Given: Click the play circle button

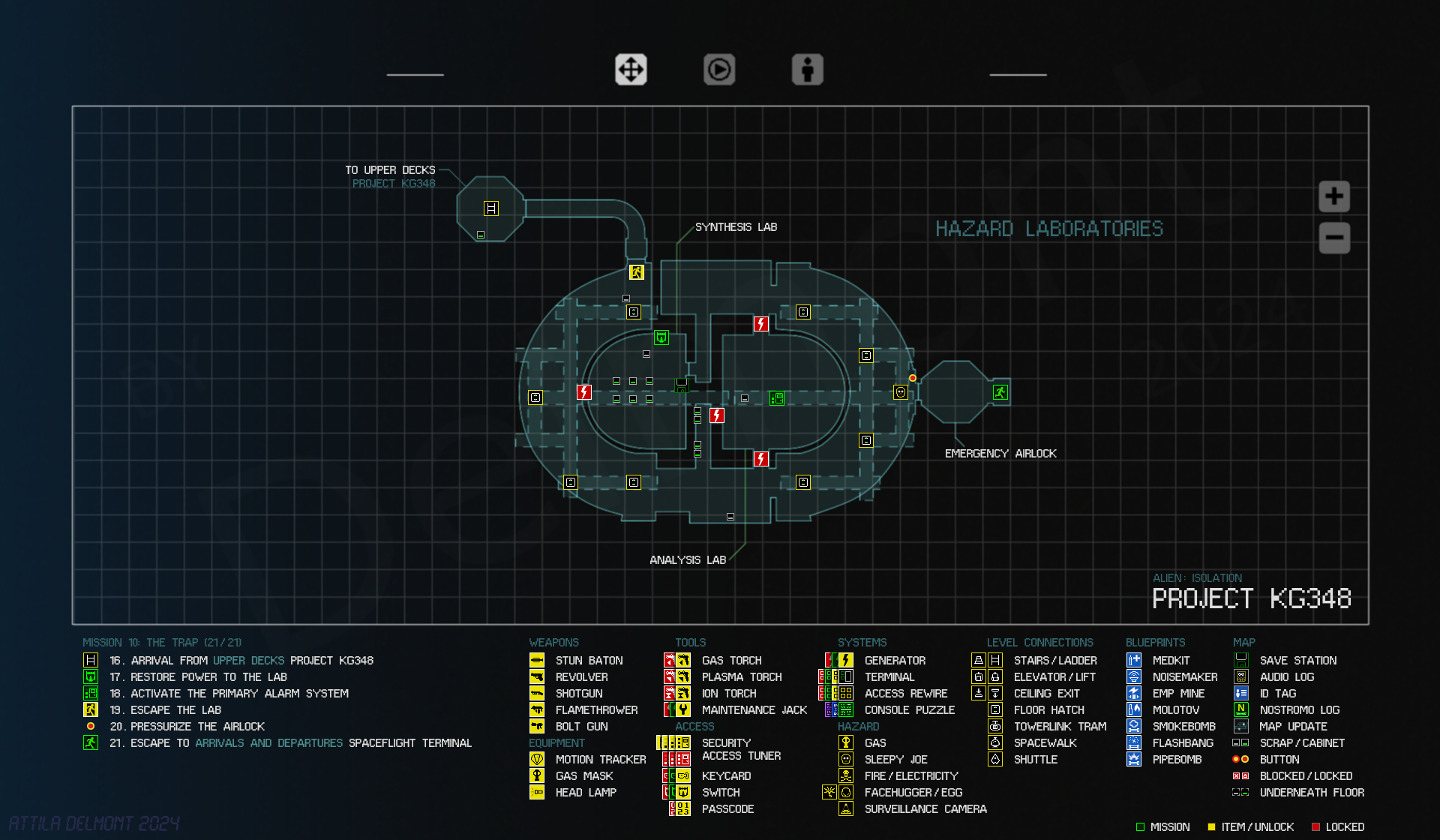Looking at the screenshot, I should [x=719, y=70].
